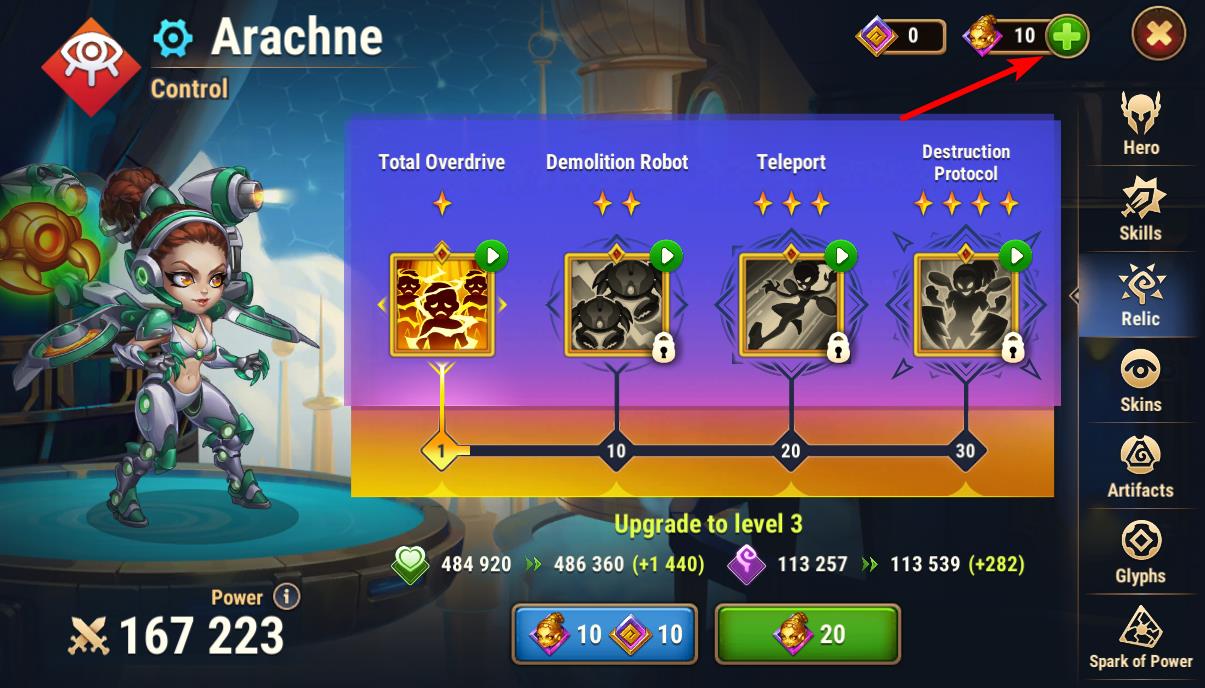This screenshot has width=1205, height=688.
Task: Select the locked Destruction Protocol skill
Action: tap(966, 305)
